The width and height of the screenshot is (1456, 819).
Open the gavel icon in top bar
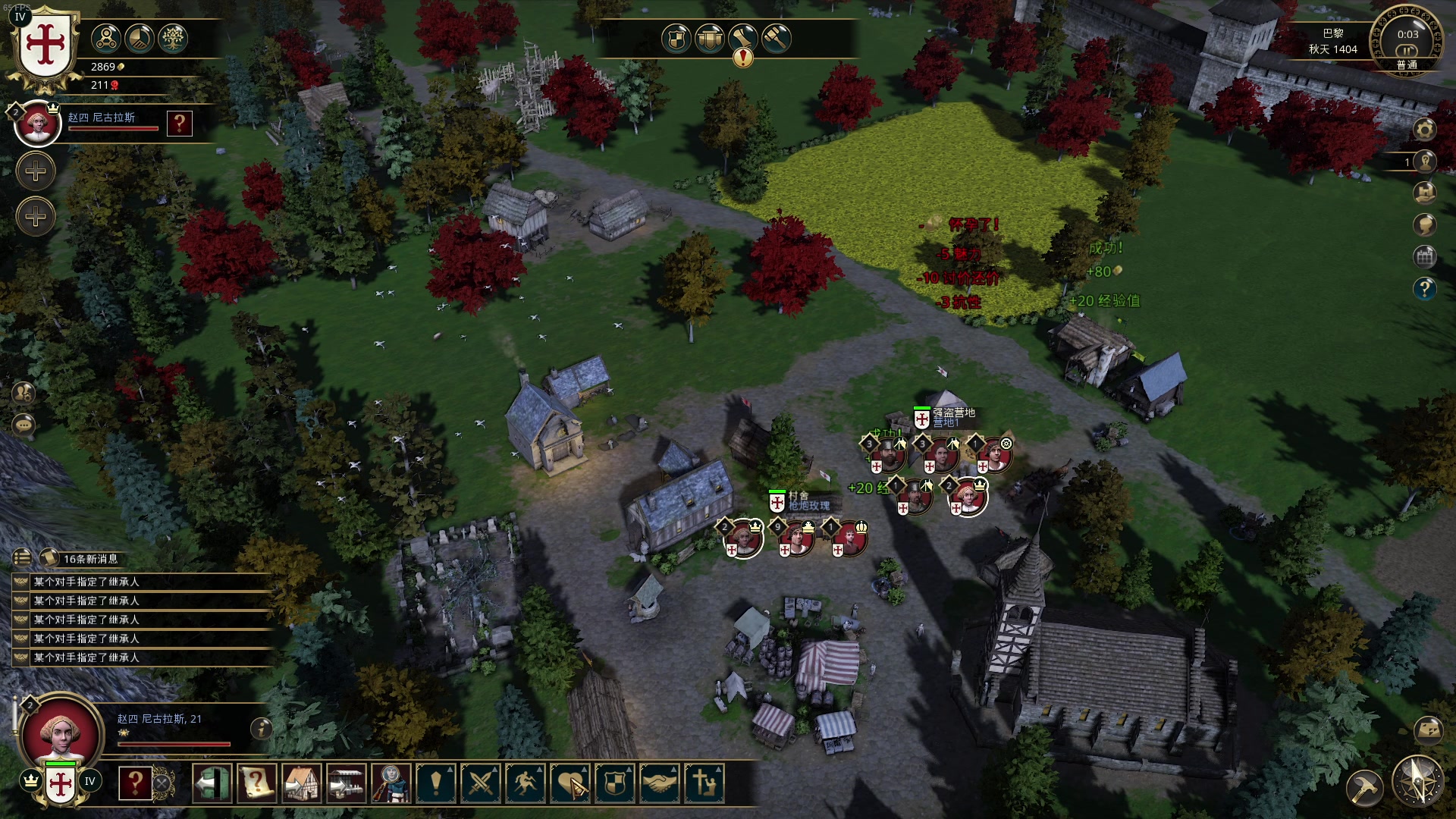[x=777, y=39]
